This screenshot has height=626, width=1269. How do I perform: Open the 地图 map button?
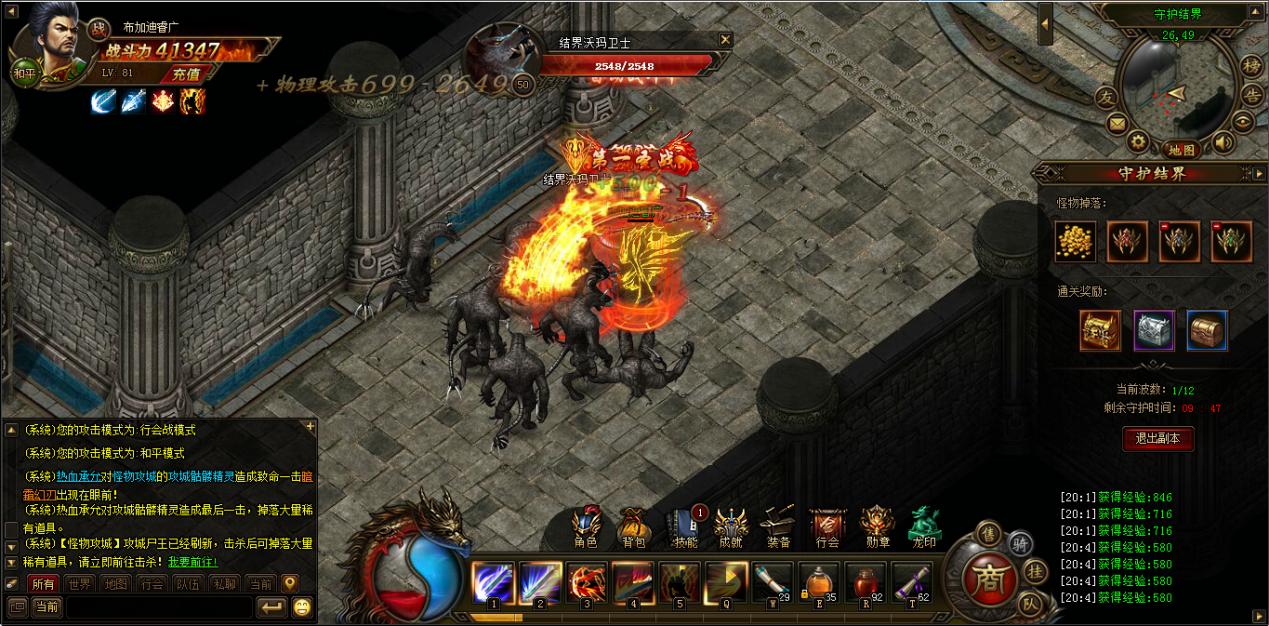tap(1181, 150)
